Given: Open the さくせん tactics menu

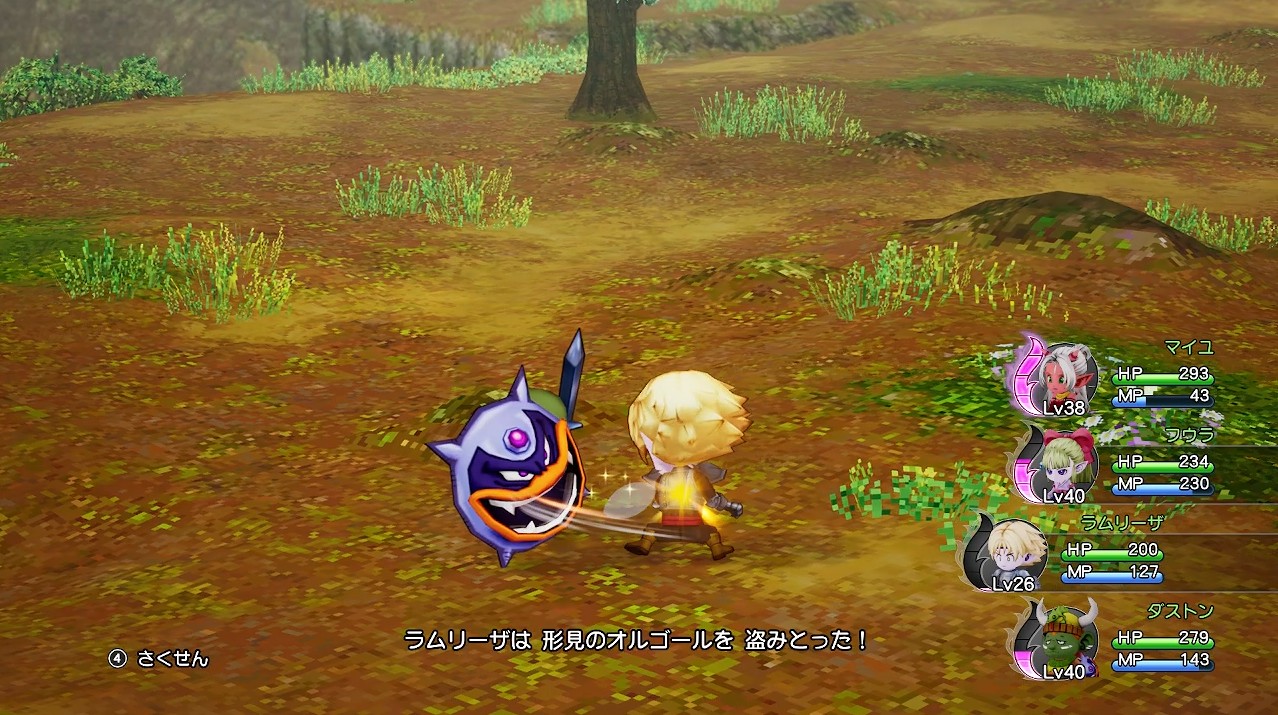Looking at the screenshot, I should coord(160,659).
